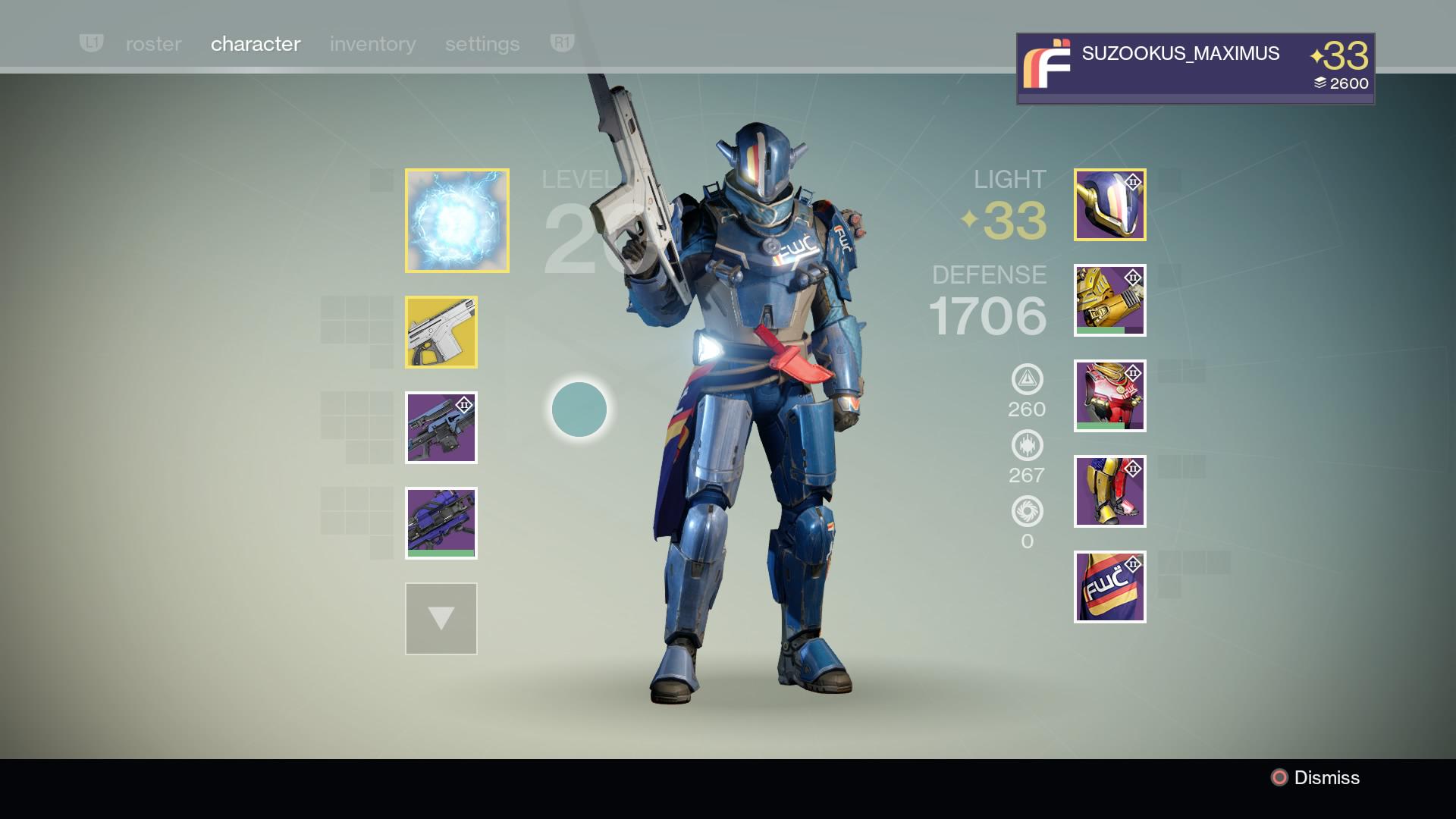The width and height of the screenshot is (1456, 819).
Task: Open the heavy machine gun slot
Action: pos(442,524)
